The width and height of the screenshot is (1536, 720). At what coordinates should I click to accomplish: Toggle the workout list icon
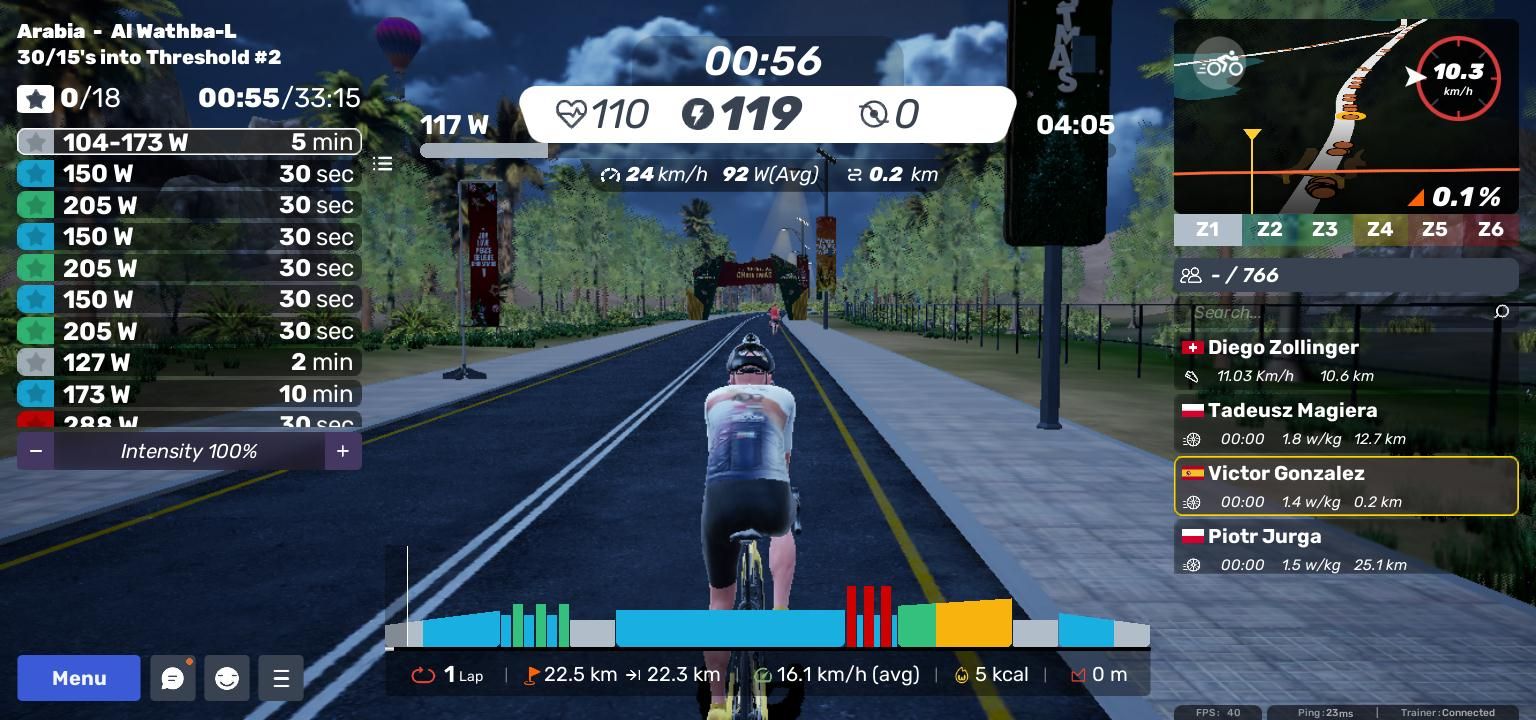pos(383,163)
